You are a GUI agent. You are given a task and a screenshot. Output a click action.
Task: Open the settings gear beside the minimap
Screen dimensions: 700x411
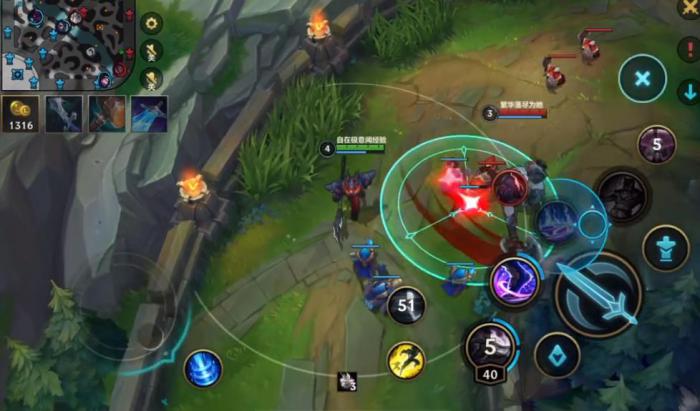[x=152, y=22]
